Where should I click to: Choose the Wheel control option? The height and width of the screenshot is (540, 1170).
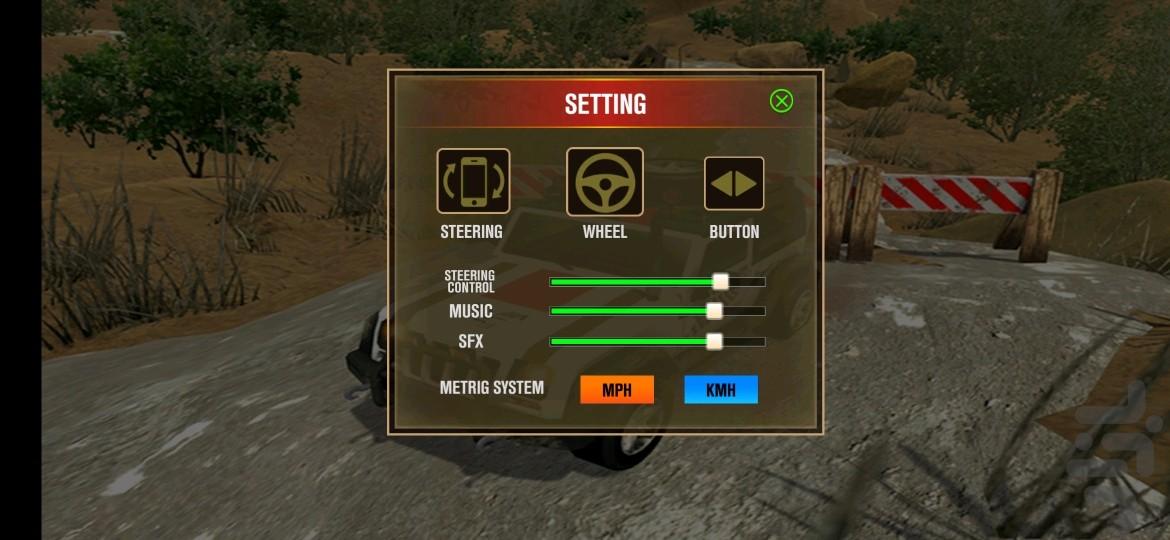coord(605,182)
